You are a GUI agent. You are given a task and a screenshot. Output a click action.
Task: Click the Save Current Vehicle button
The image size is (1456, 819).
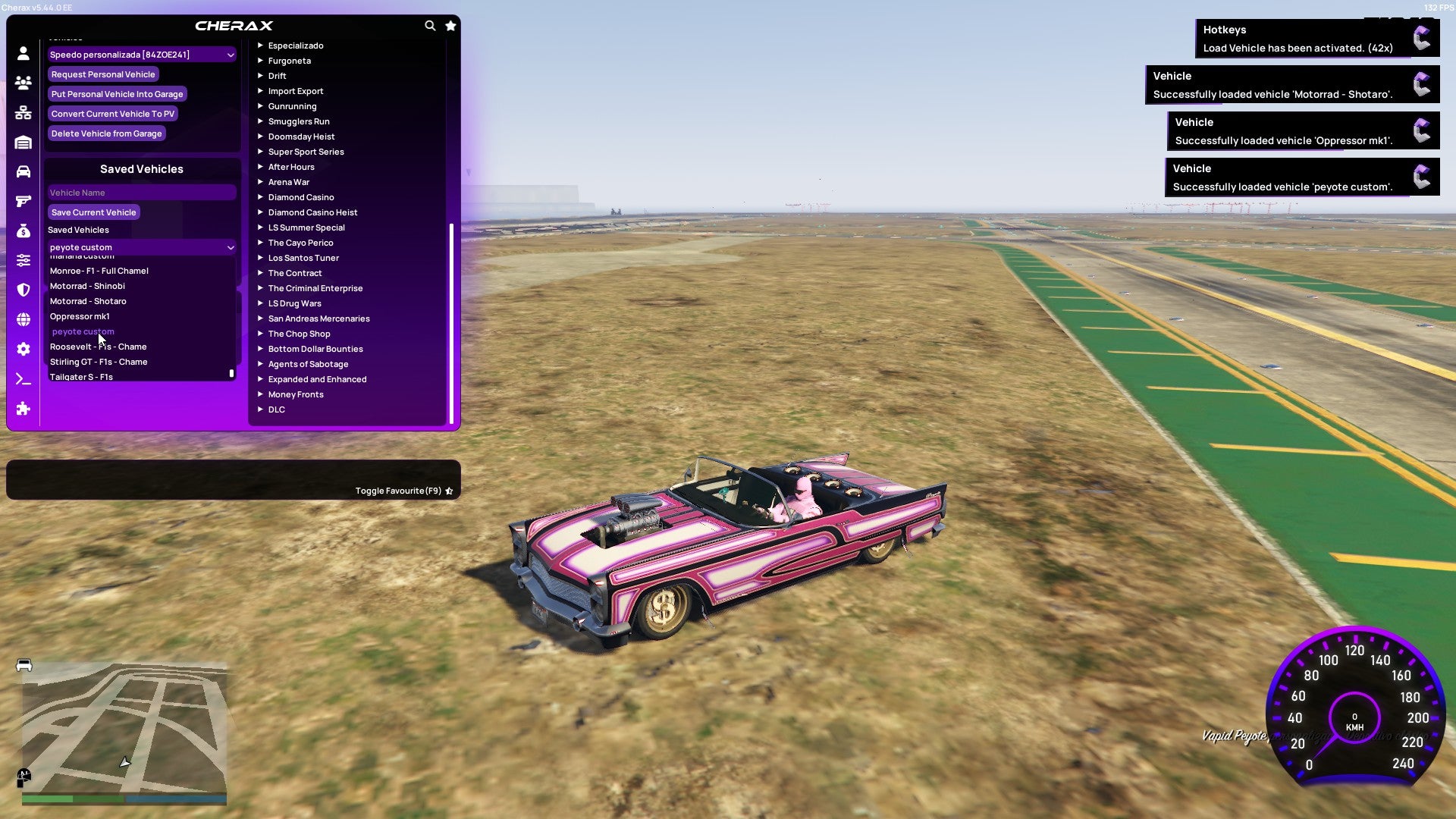[x=93, y=212]
